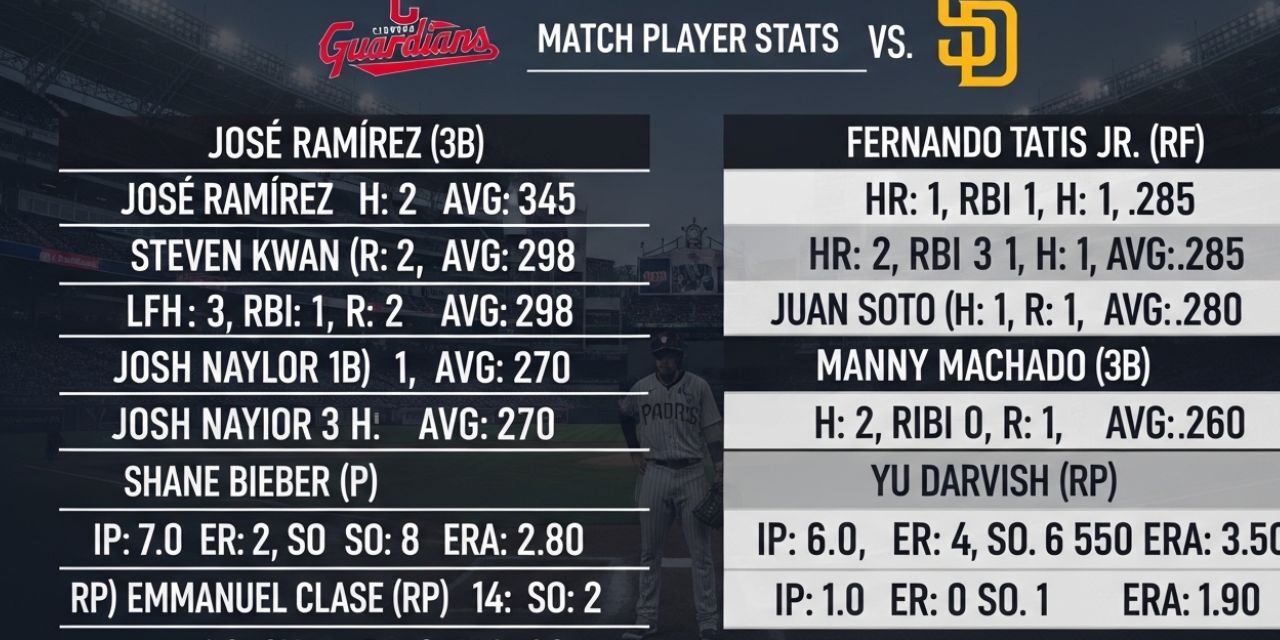Select the José Ramírez (3B) header row

coord(346,145)
